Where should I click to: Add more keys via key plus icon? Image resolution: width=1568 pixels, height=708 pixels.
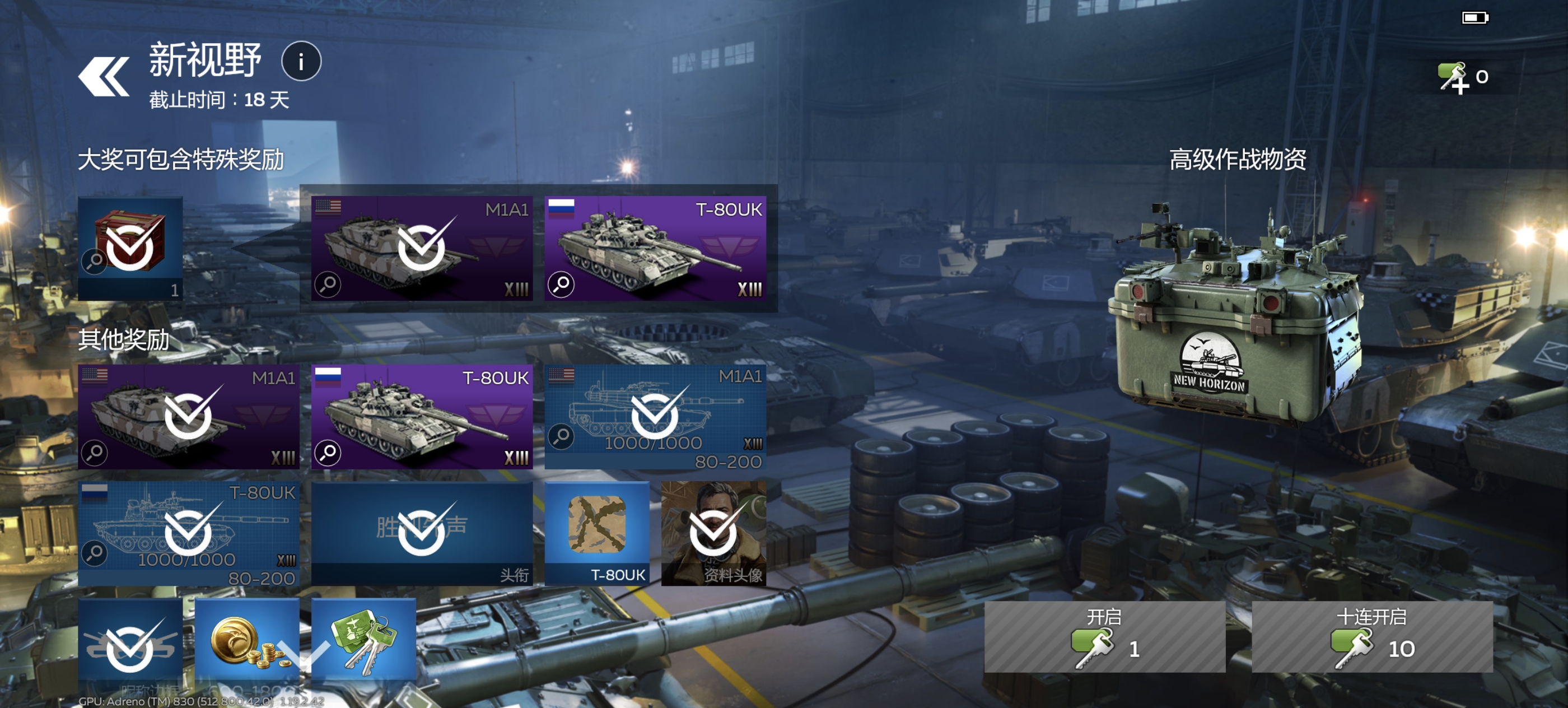click(1454, 78)
